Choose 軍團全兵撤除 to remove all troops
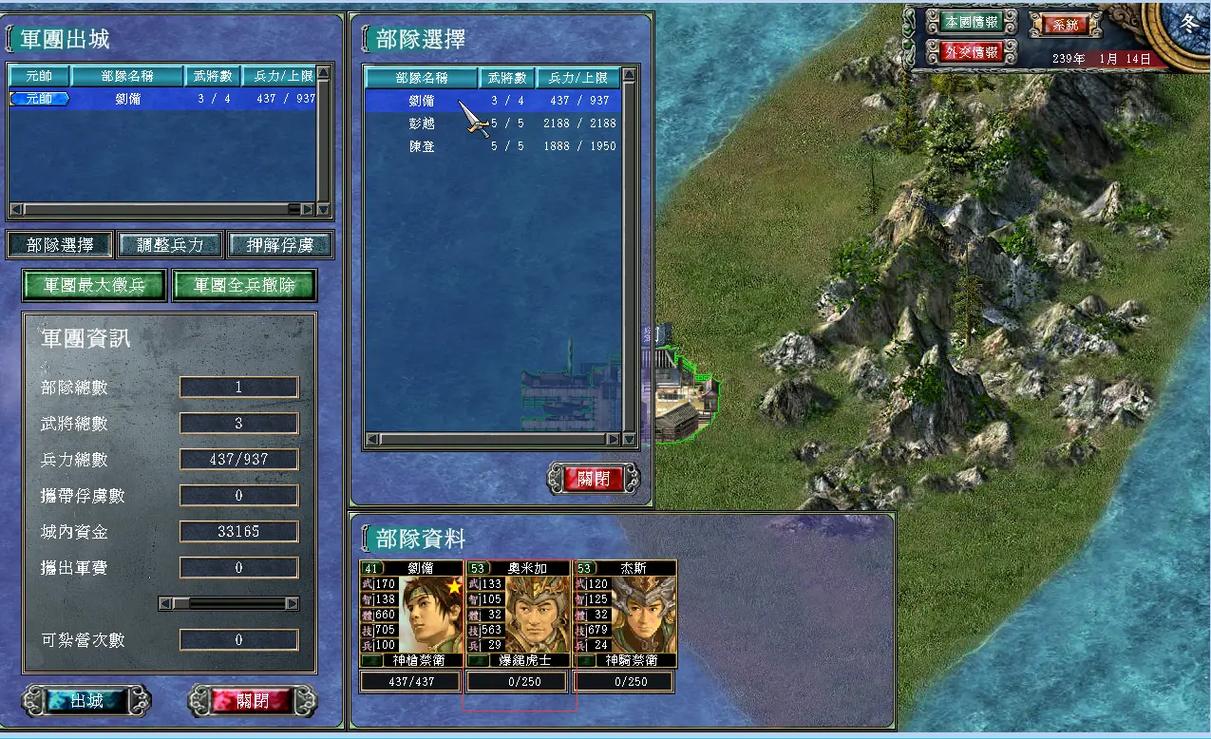Viewport: 1211px width, 739px height. 244,285
